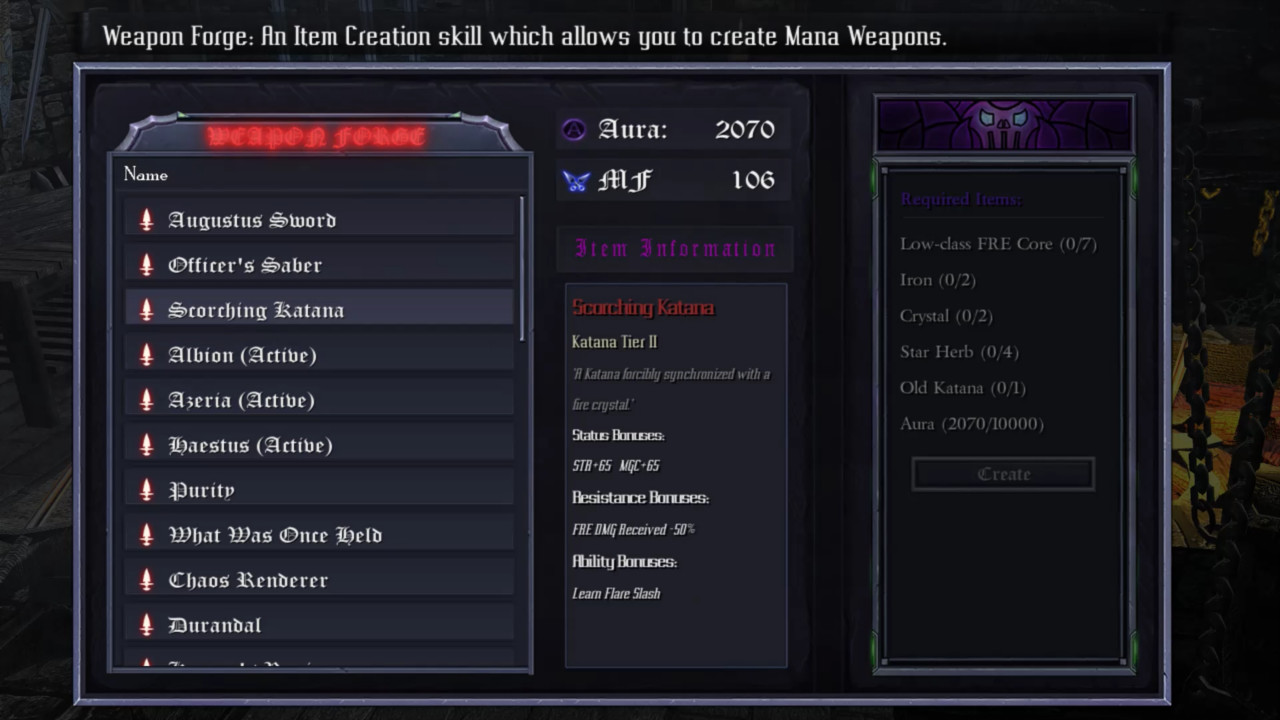The height and width of the screenshot is (720, 1280).
Task: Click the sword icon beside Haestus (Active)
Action: [x=145, y=444]
